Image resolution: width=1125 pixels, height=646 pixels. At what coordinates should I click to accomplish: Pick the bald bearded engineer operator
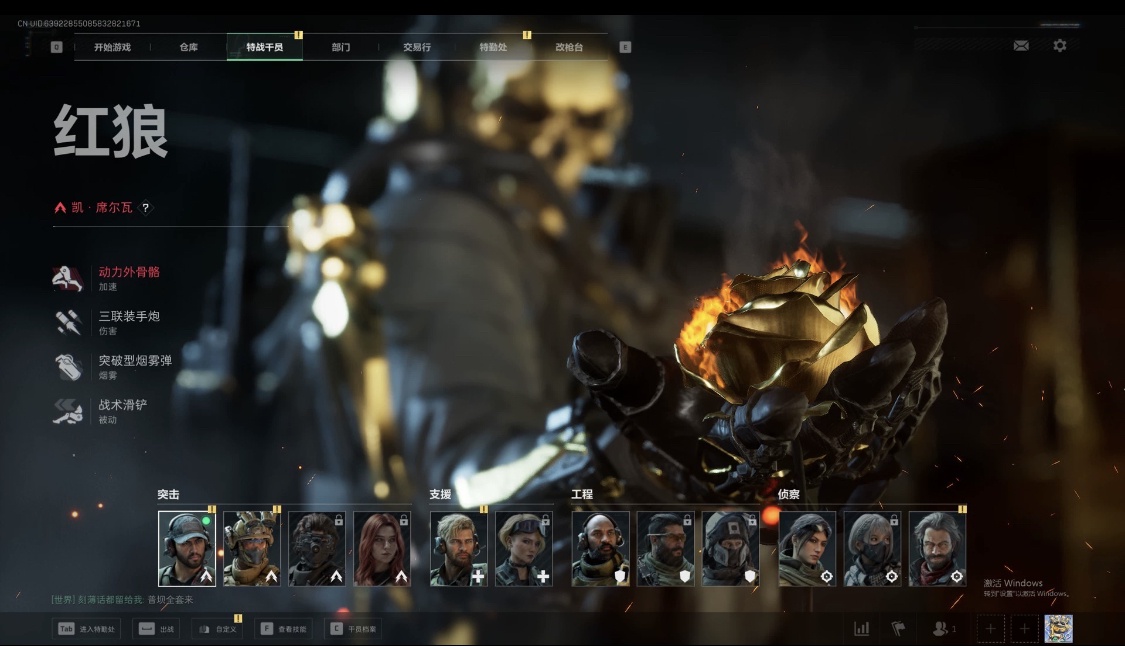coord(601,549)
